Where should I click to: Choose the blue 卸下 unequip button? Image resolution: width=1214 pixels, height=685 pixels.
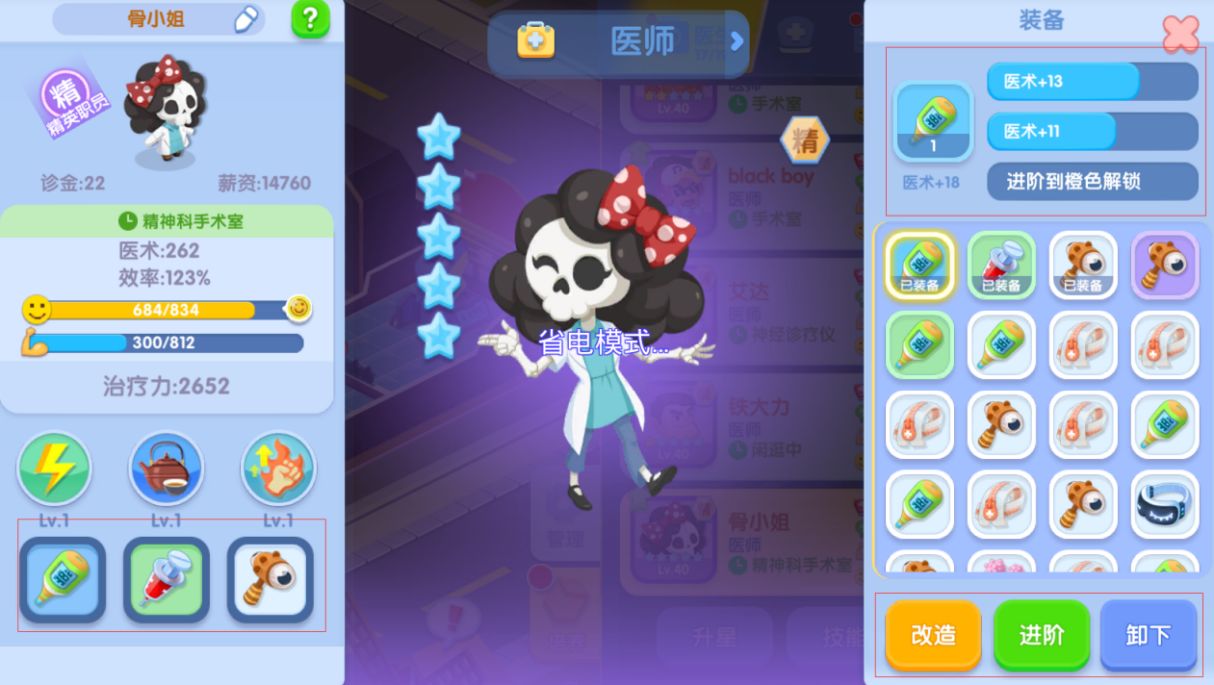1148,635
